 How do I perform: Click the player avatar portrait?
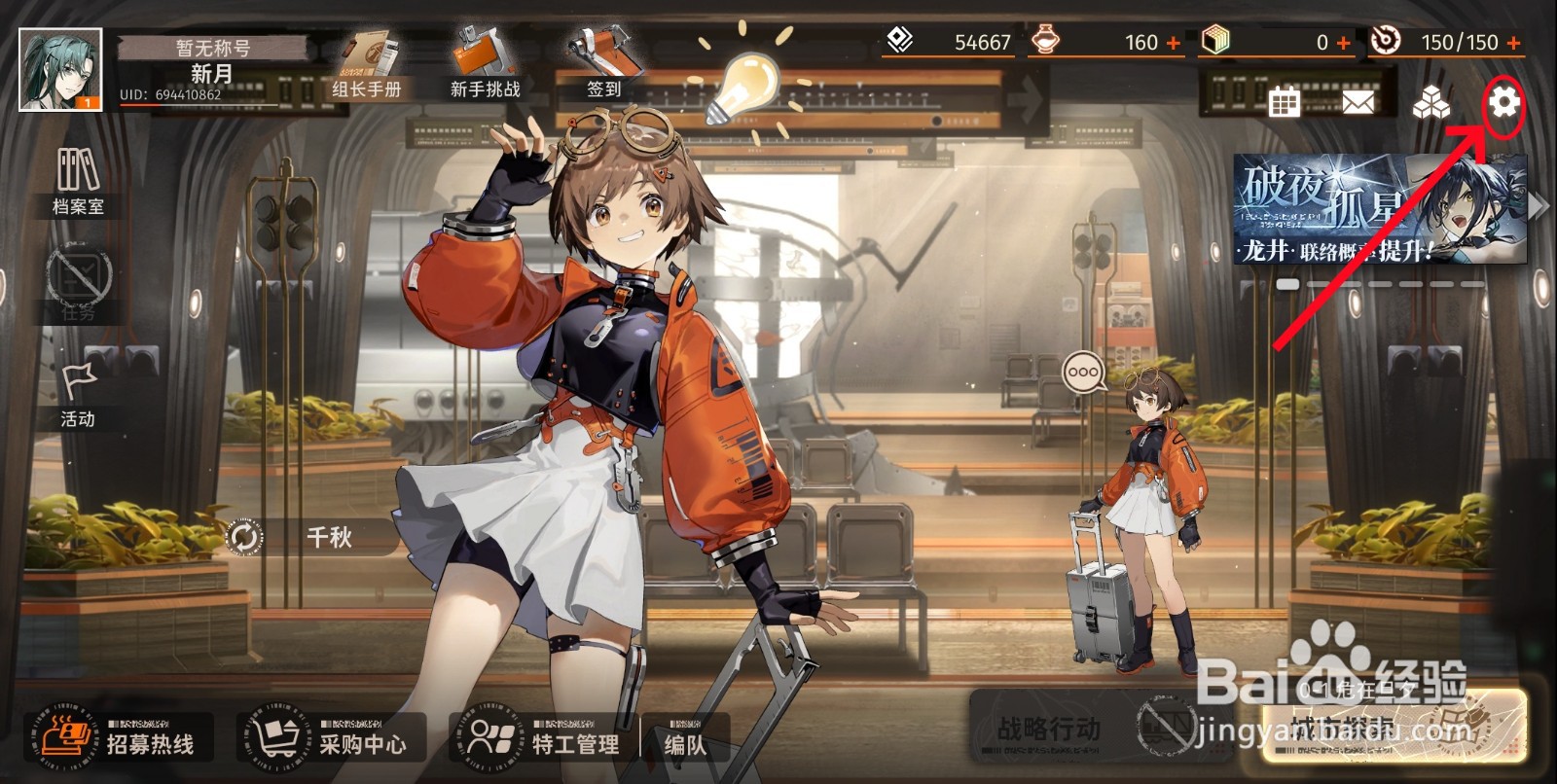tap(60, 70)
